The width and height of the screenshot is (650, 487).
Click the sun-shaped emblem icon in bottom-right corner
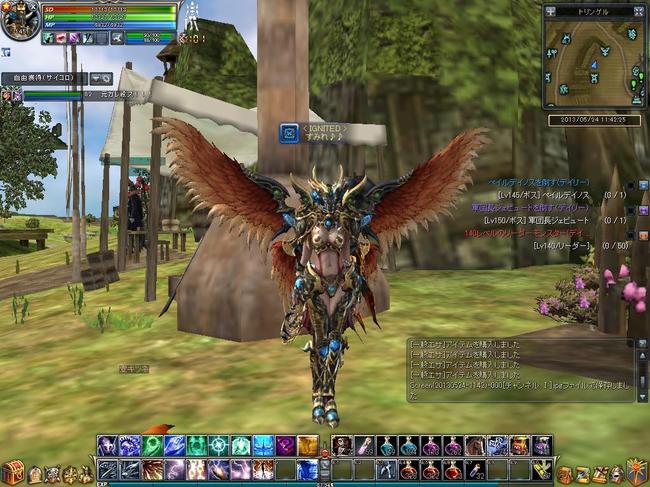point(636,470)
